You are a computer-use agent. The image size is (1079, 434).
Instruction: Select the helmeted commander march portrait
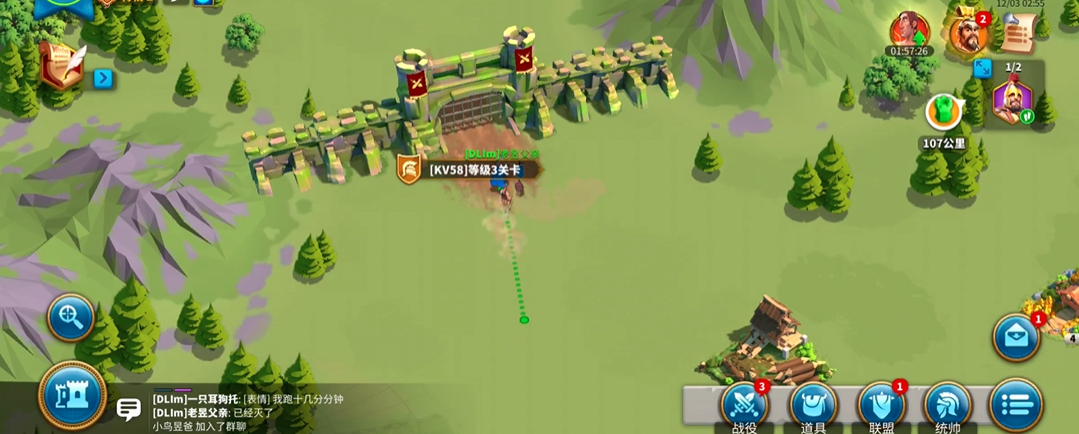pyautogui.click(x=1012, y=102)
